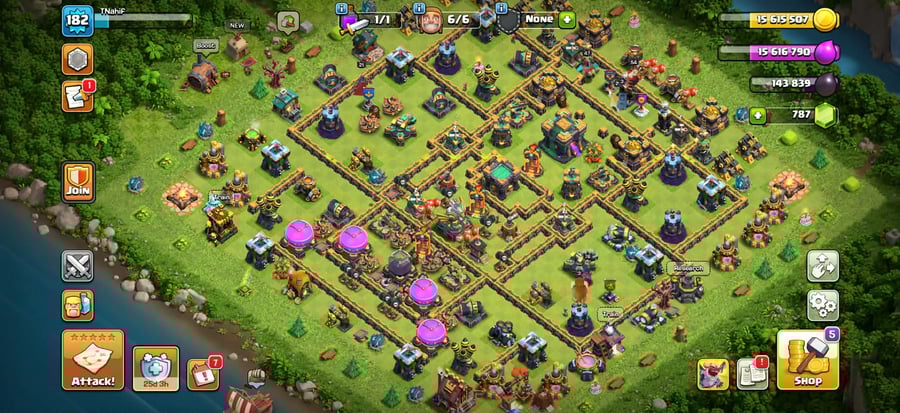Open the shield timer showing 25d 3h
900x413 pixels.
click(156, 367)
